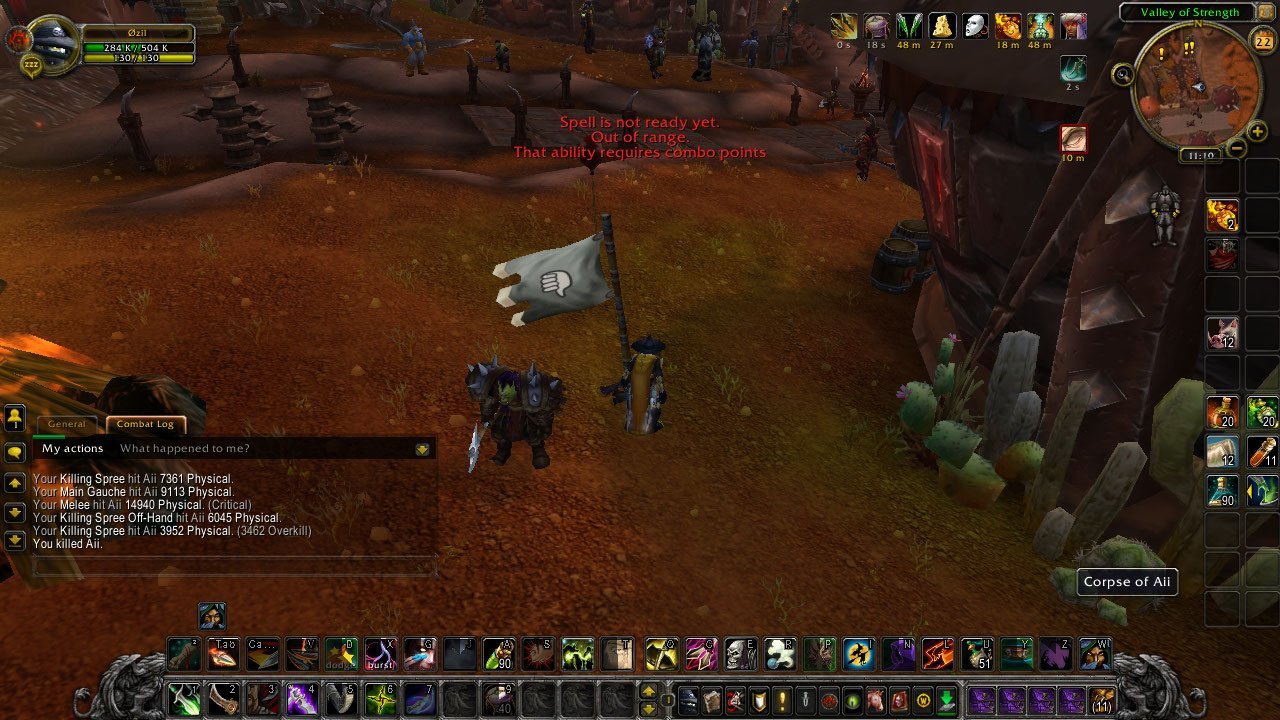Zoom out the minimap with minus button
This screenshot has height=720, width=1280.
(1236, 149)
